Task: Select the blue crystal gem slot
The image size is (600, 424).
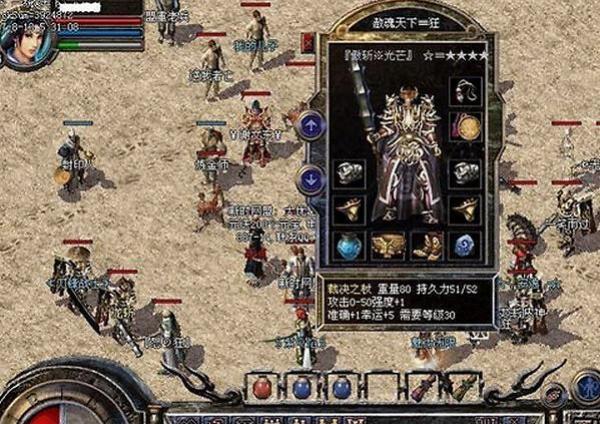Action: coord(465,244)
